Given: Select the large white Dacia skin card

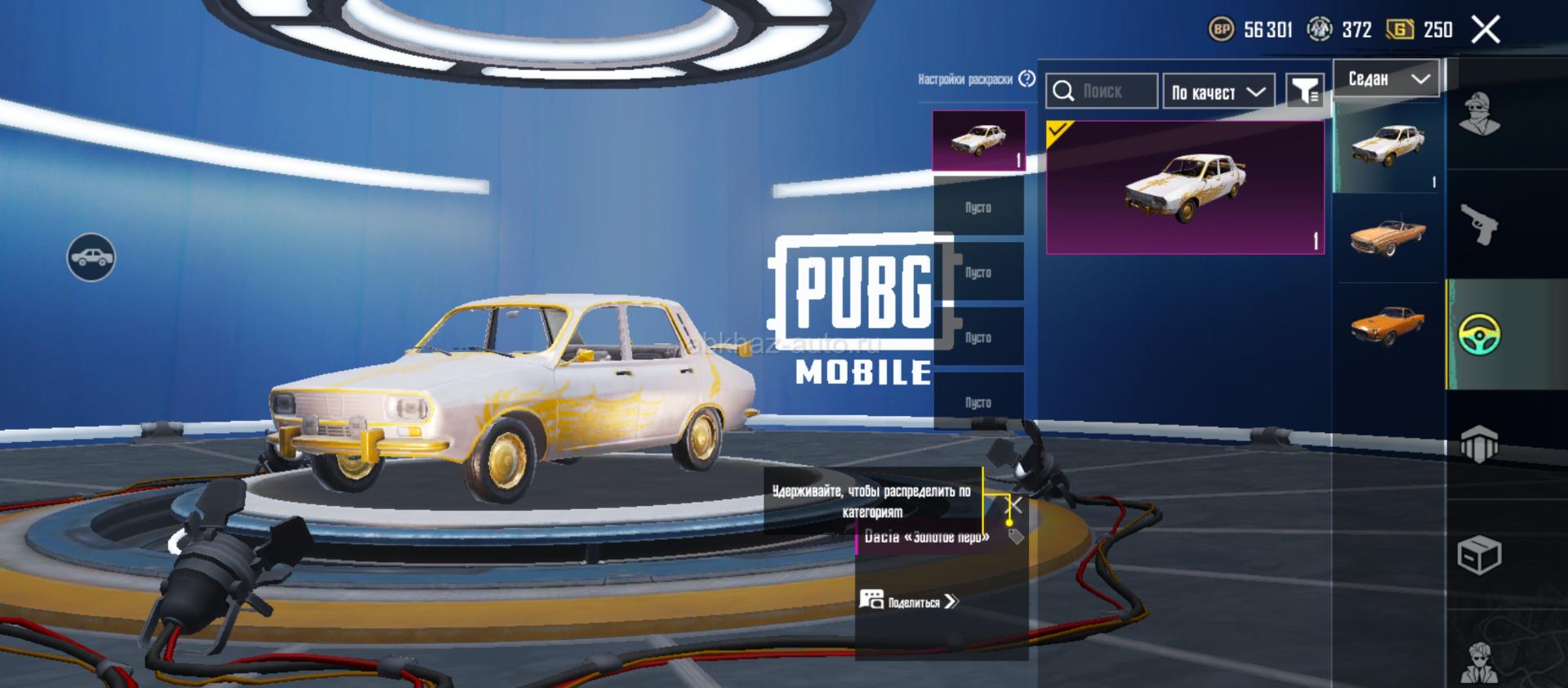Looking at the screenshot, I should point(1185,188).
